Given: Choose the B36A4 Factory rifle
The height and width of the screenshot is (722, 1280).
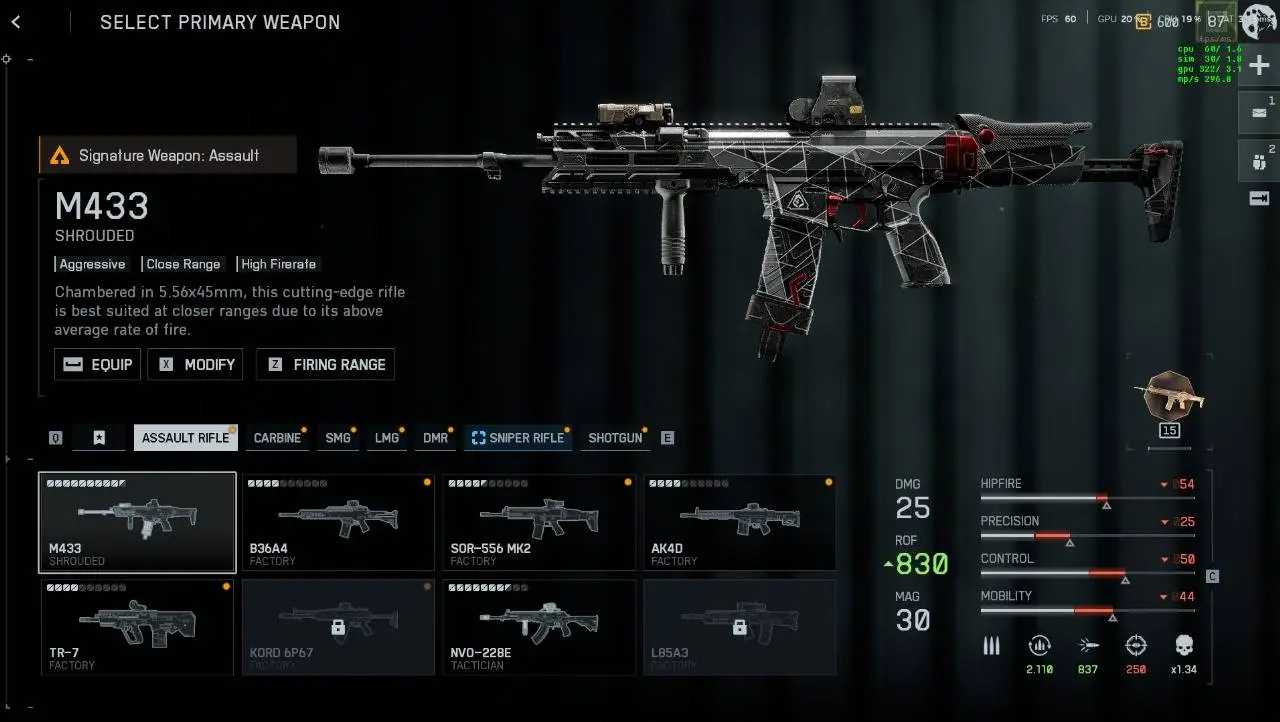Looking at the screenshot, I should click(x=338, y=522).
